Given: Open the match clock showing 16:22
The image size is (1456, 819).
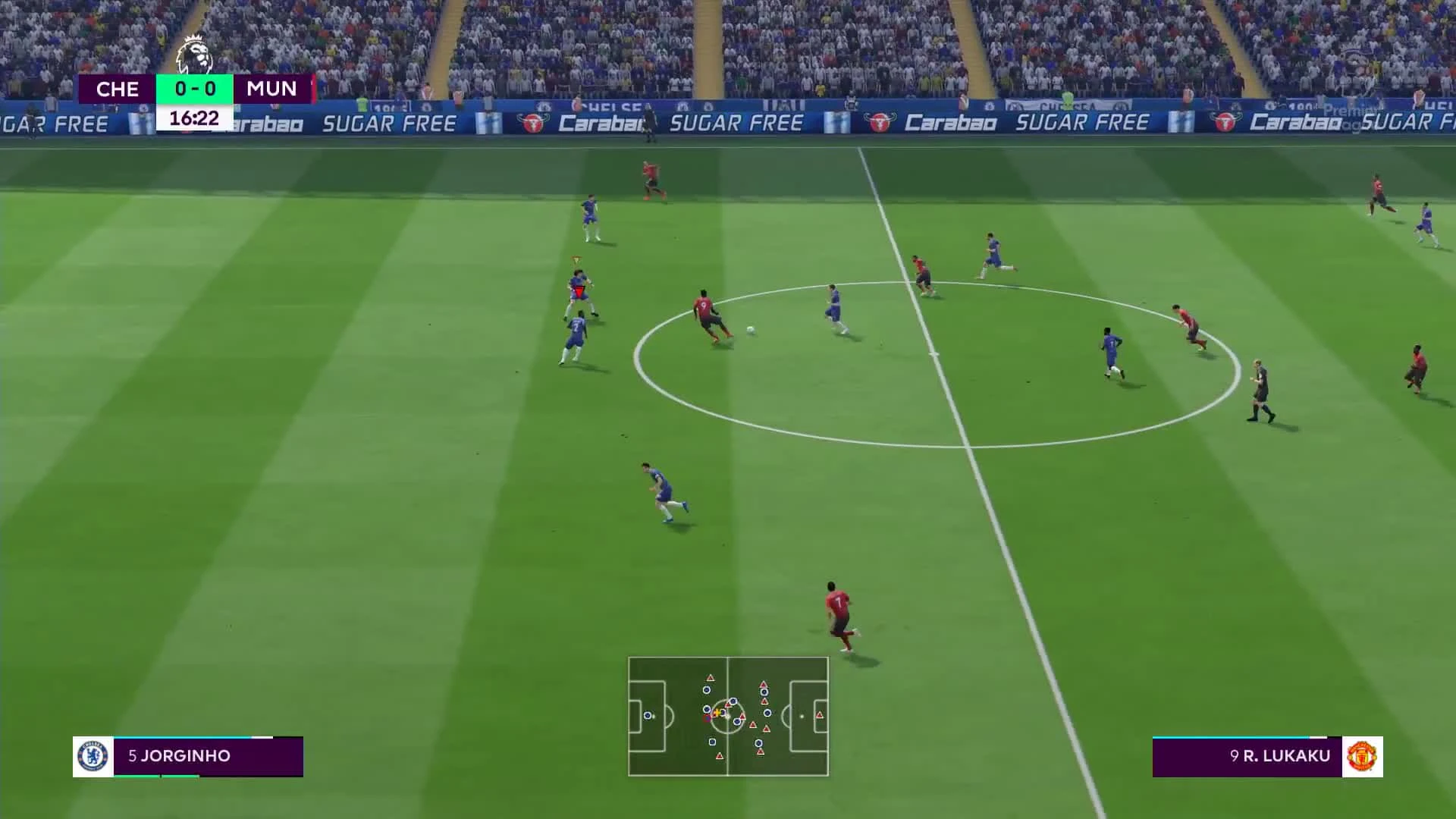Looking at the screenshot, I should (x=193, y=118).
